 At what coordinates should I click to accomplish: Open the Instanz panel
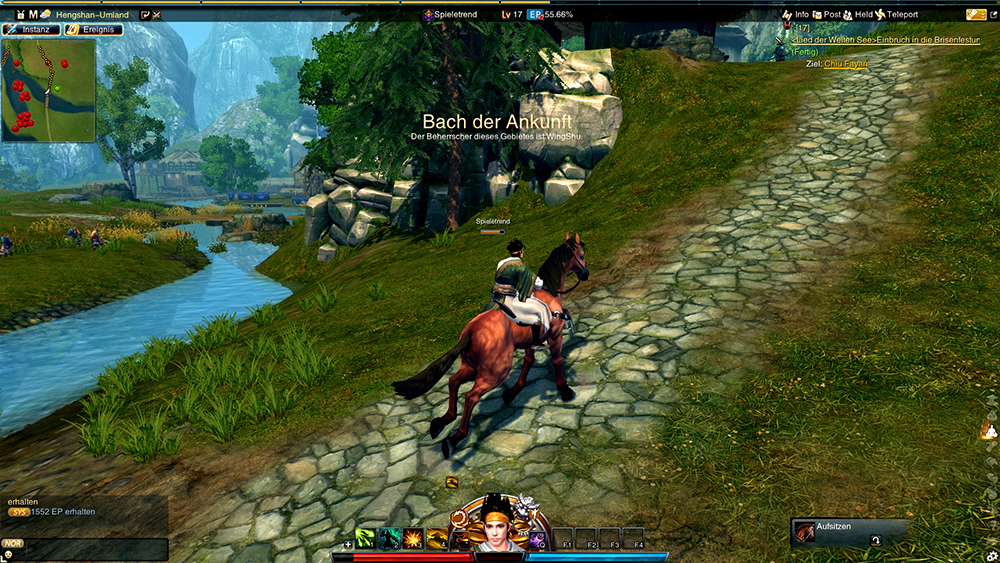coord(31,30)
